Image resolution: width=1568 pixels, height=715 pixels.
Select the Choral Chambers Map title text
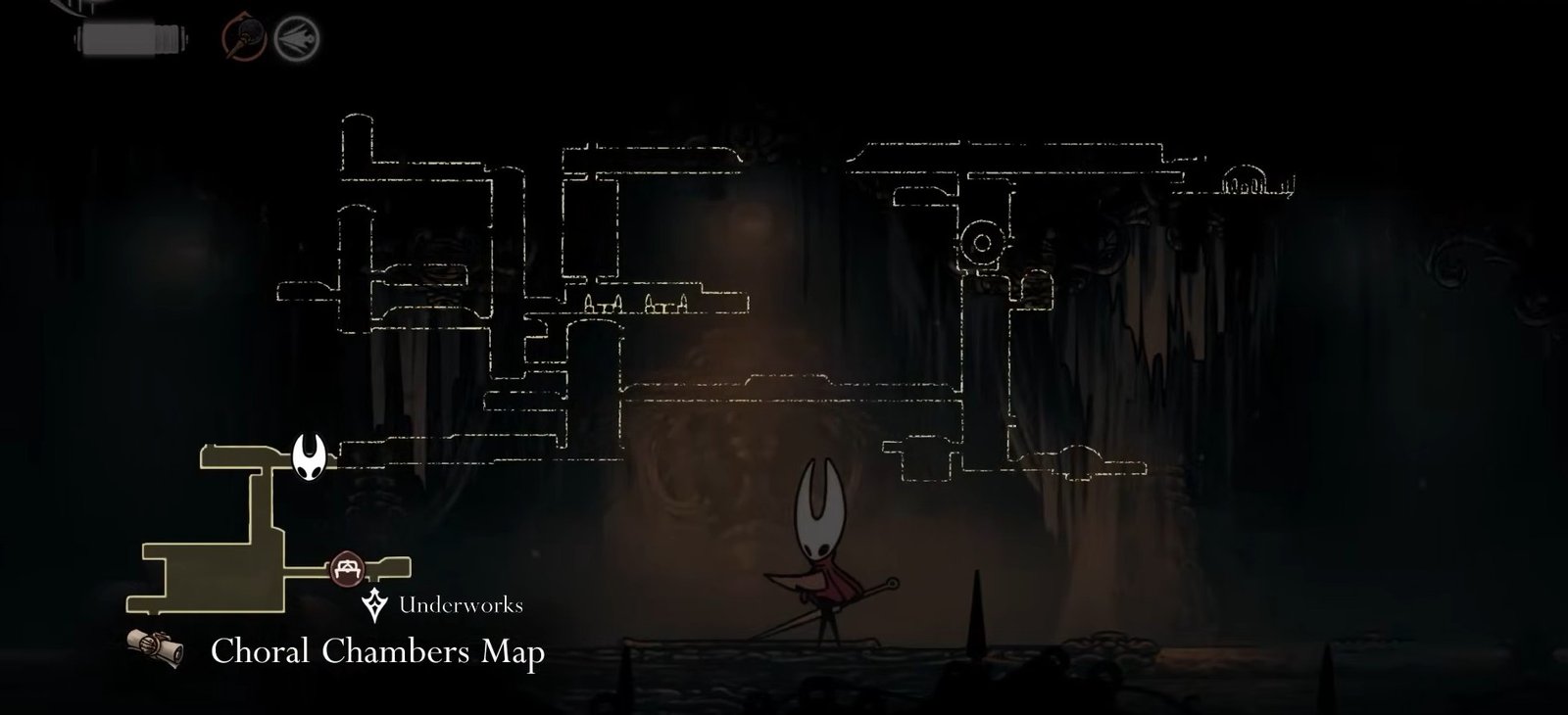point(377,648)
